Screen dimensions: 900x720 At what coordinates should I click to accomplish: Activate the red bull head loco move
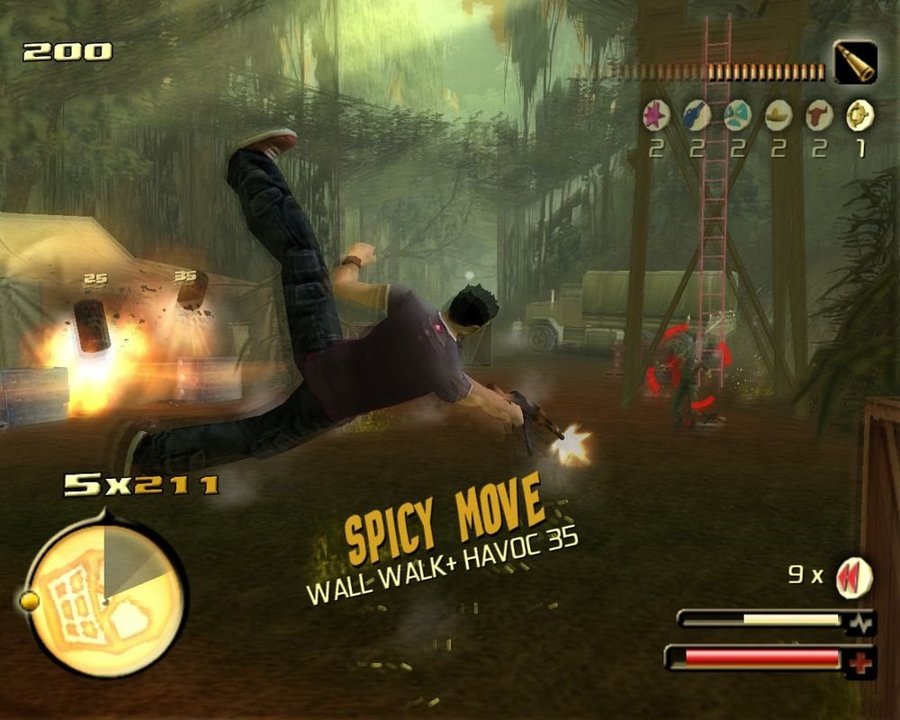(x=819, y=116)
